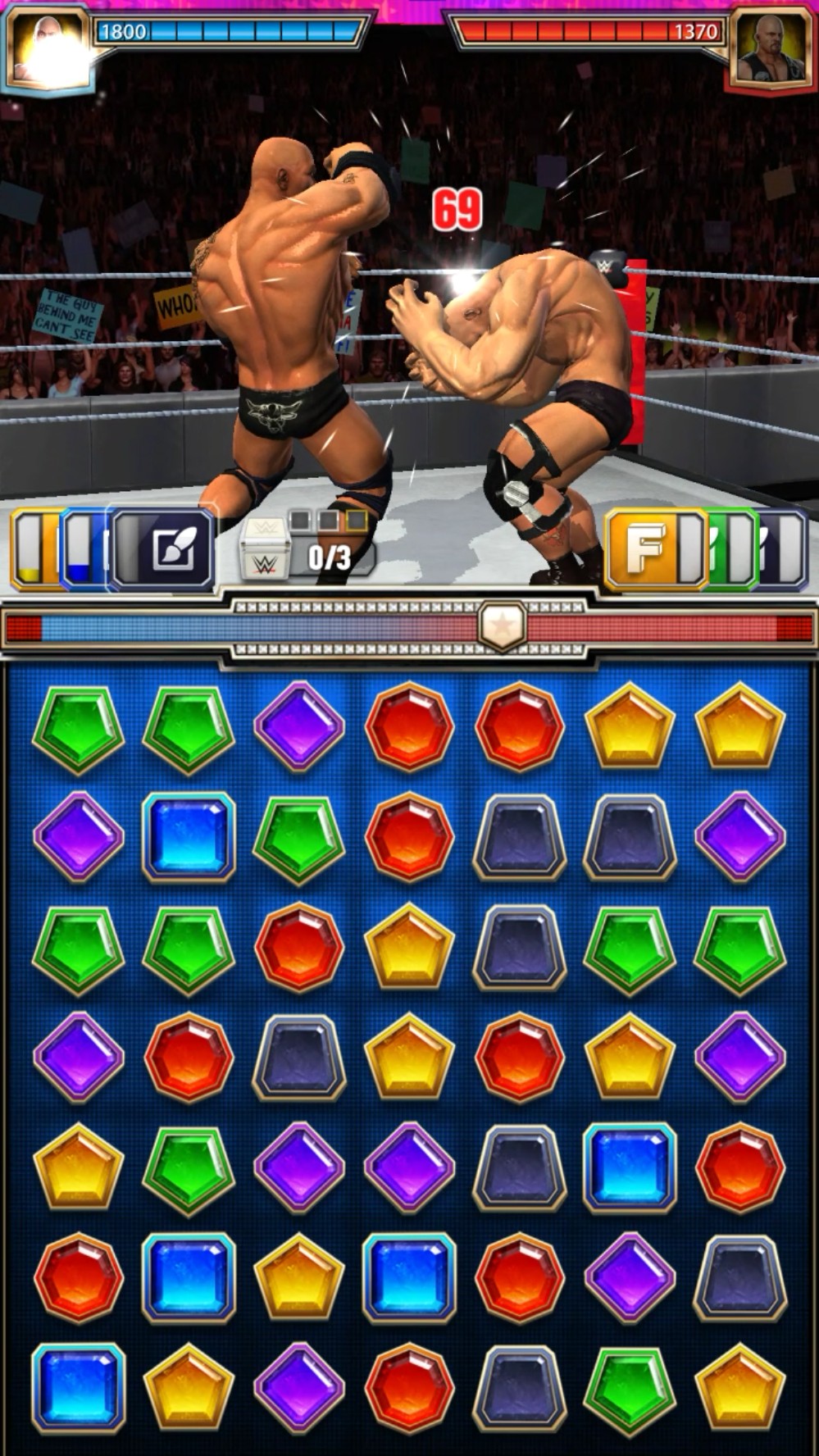Select the yellow-meter move button
The image size is (819, 1456).
[x=31, y=549]
